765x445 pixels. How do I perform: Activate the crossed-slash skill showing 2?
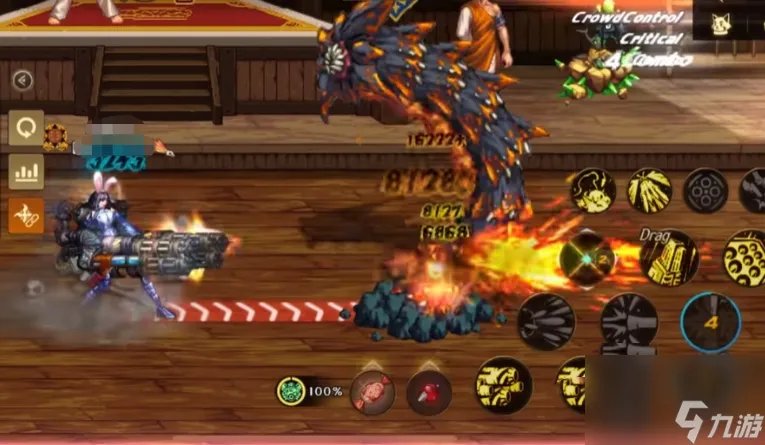coord(588,258)
